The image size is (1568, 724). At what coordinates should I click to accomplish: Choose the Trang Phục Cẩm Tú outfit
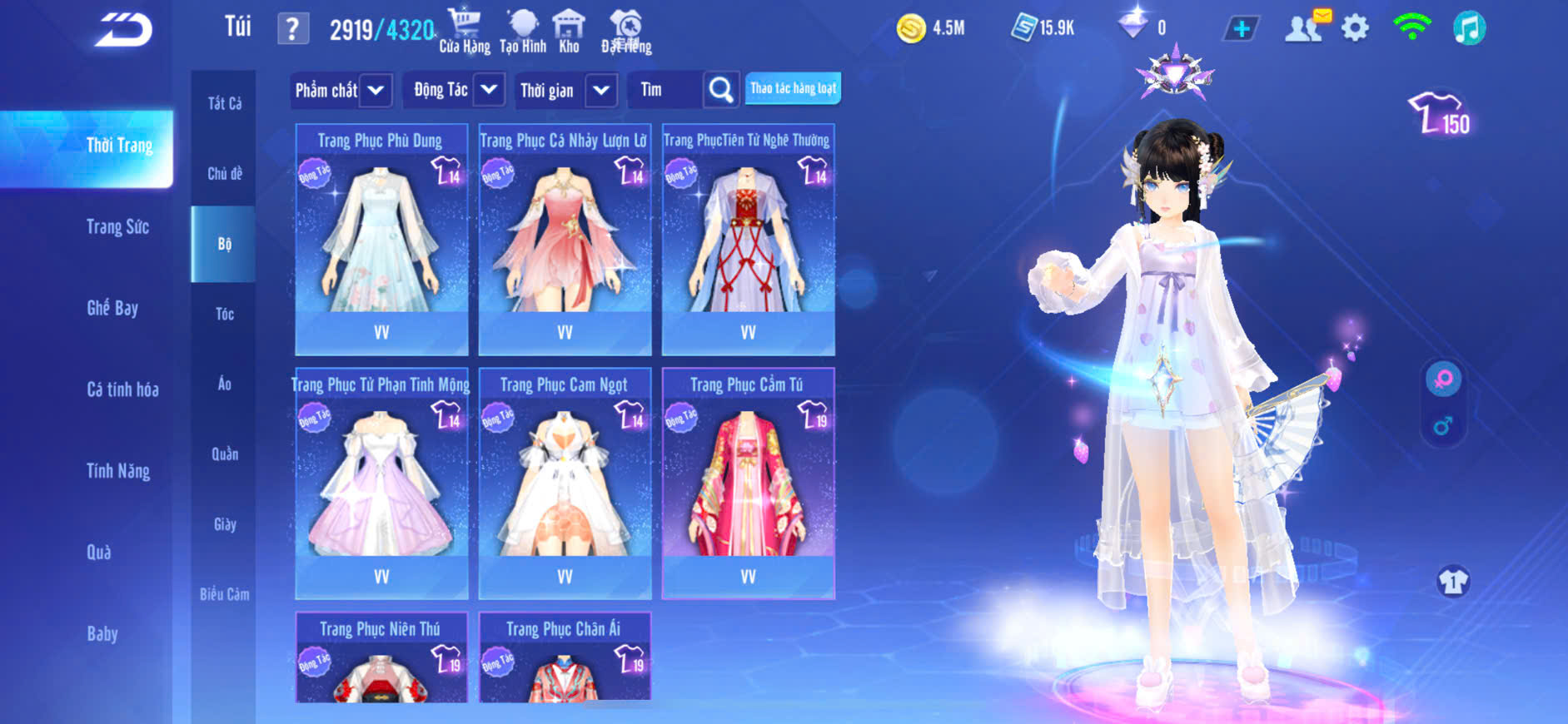(748, 483)
